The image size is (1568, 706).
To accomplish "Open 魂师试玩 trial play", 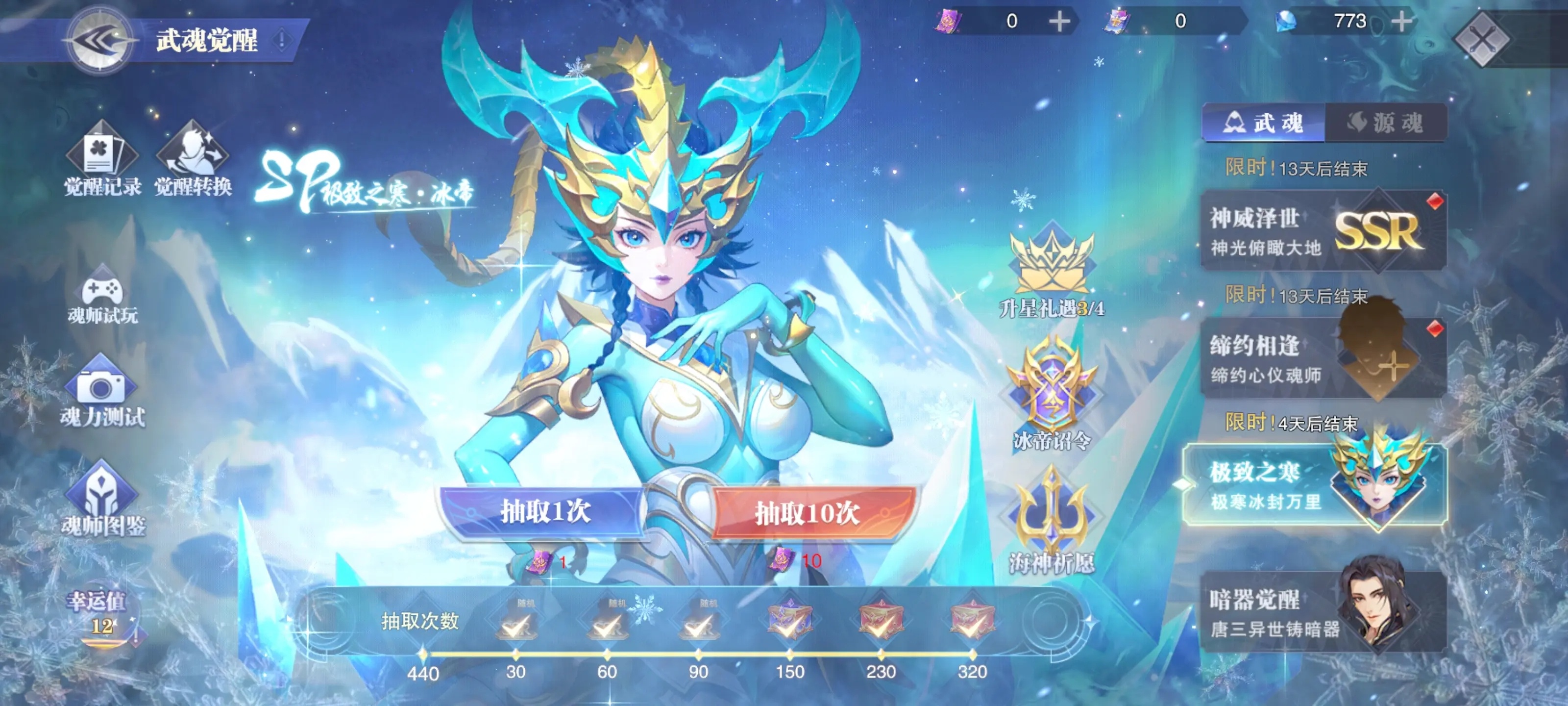I will [102, 297].
